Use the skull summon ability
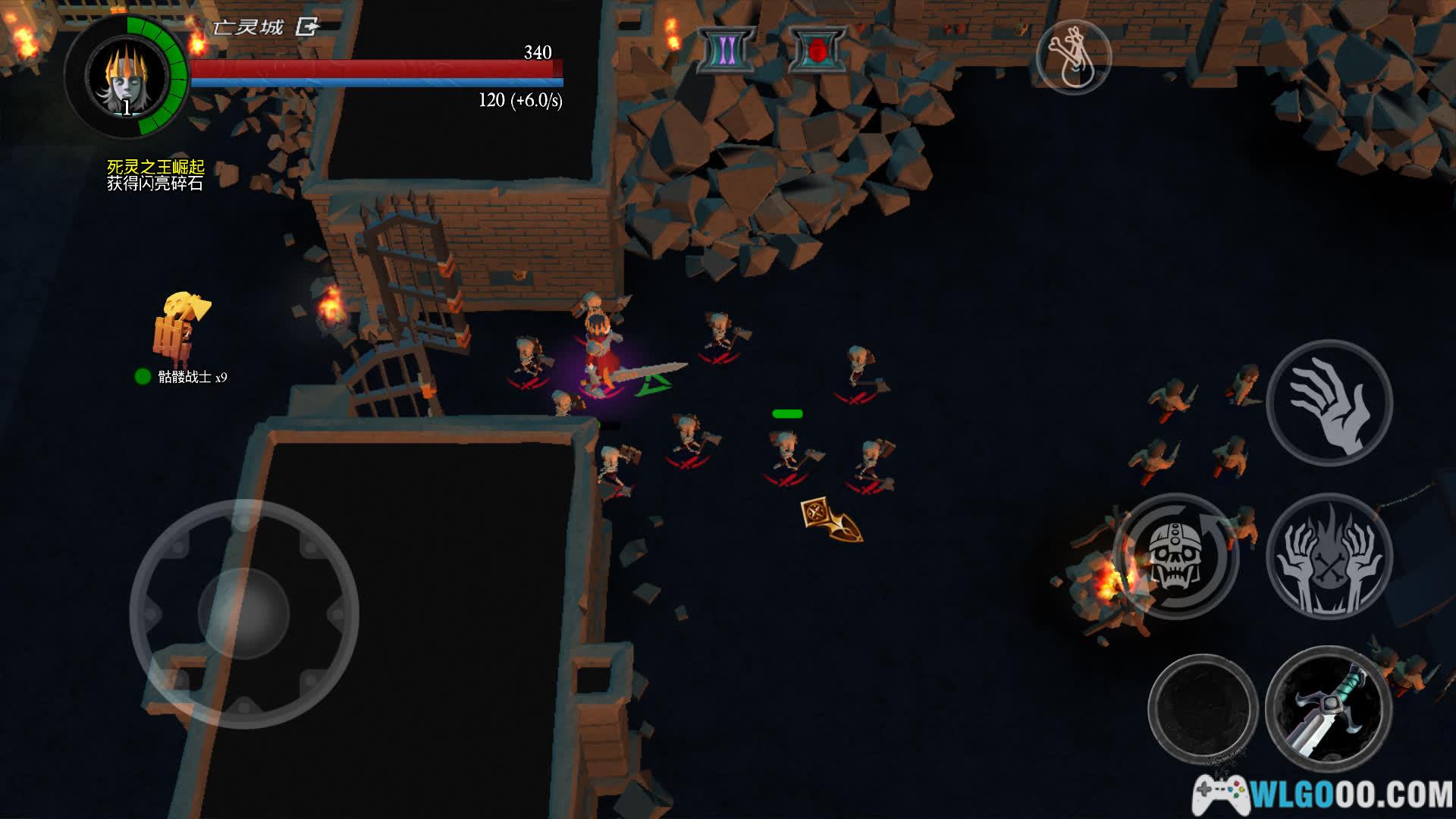Image resolution: width=1456 pixels, height=819 pixels. tap(1175, 557)
